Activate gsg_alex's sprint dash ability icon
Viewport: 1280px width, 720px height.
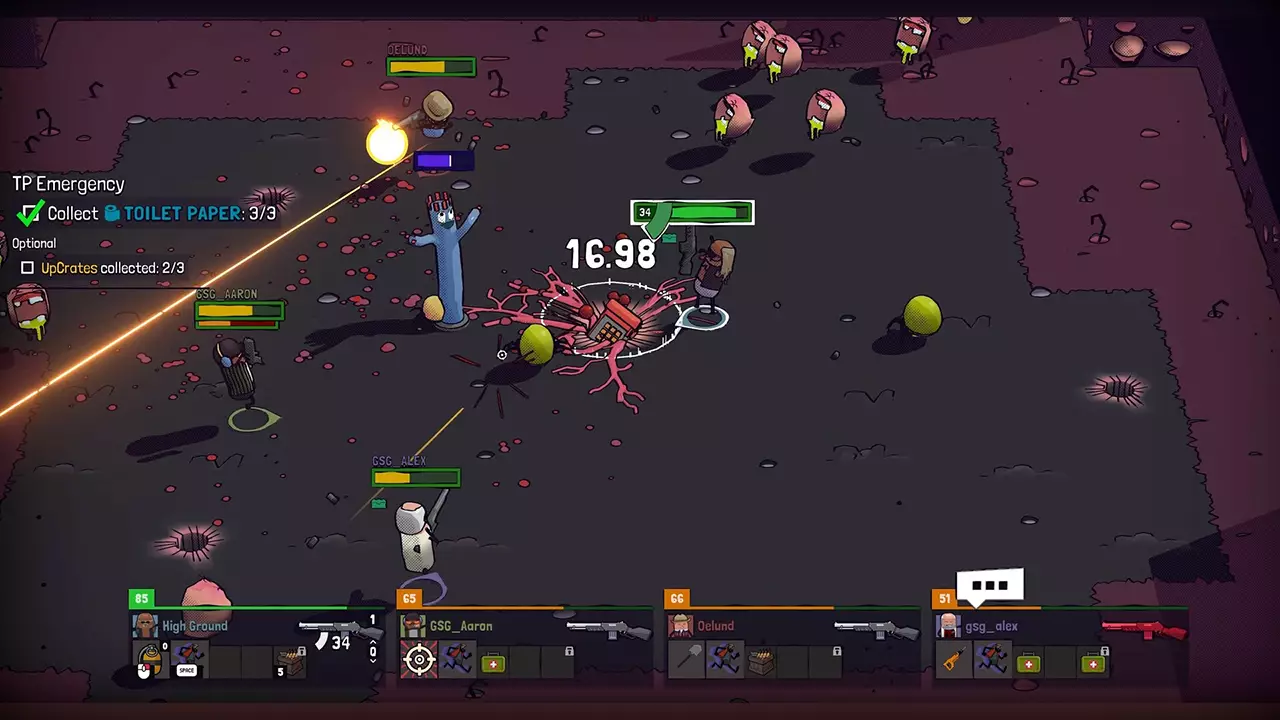(992, 660)
